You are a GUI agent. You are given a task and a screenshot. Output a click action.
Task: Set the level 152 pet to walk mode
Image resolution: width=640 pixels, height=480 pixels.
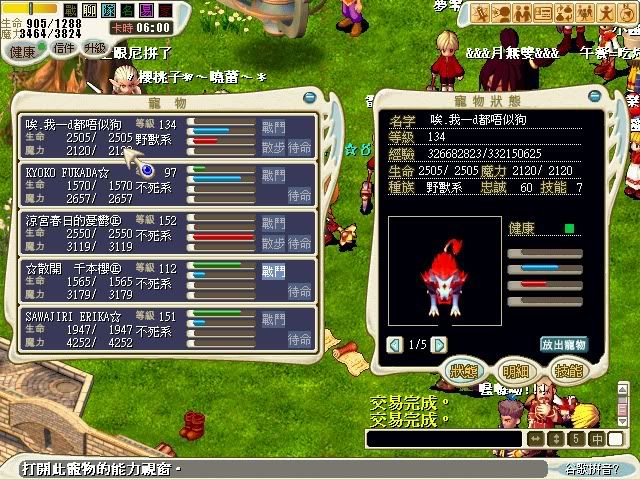(x=273, y=244)
